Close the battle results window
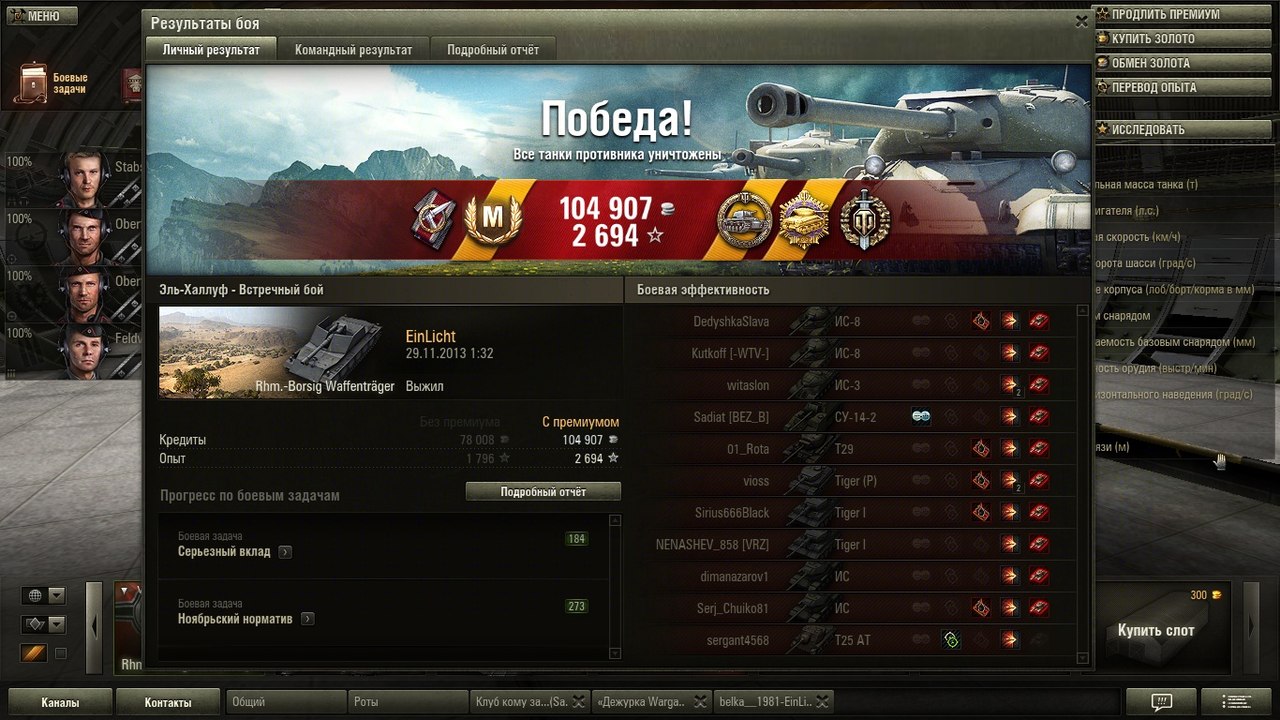1280x720 pixels. point(1081,21)
